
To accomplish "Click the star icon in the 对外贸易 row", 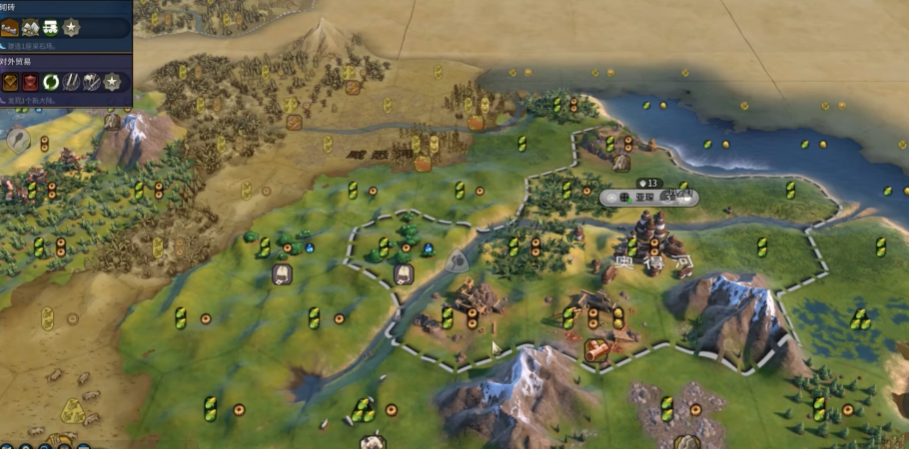I will point(112,82).
